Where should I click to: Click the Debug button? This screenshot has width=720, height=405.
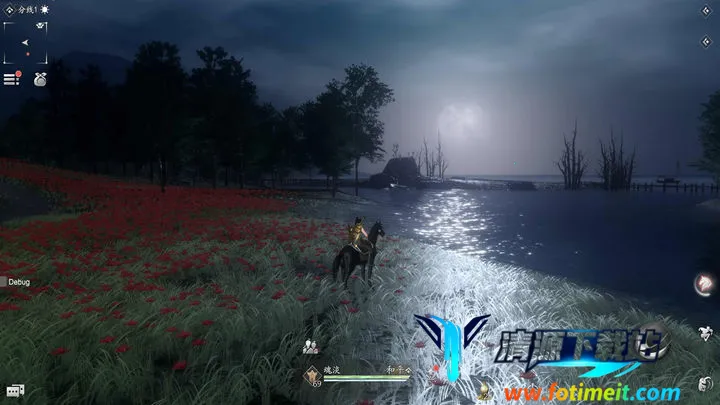(17, 283)
